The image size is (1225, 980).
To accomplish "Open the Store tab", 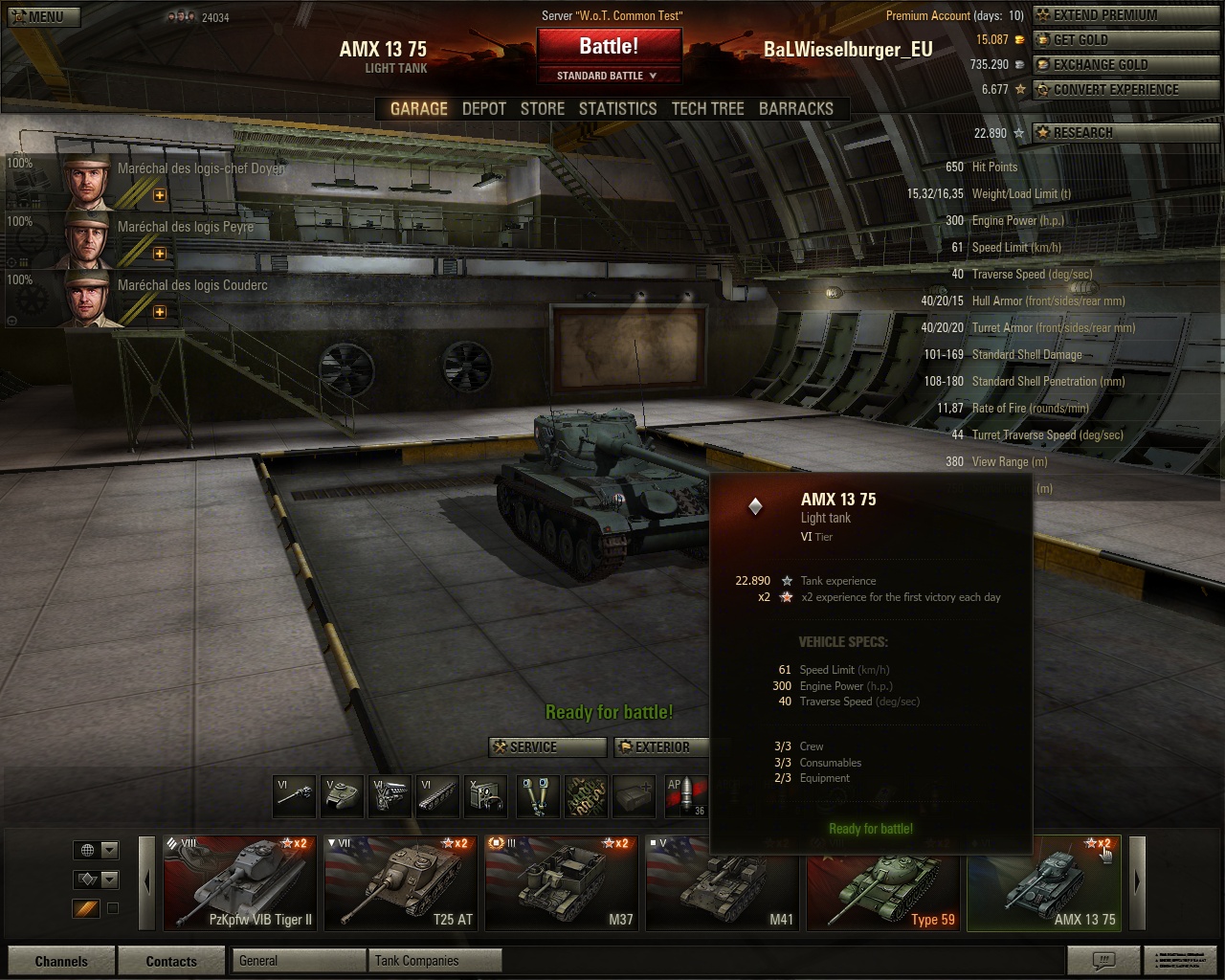I will tap(542, 109).
